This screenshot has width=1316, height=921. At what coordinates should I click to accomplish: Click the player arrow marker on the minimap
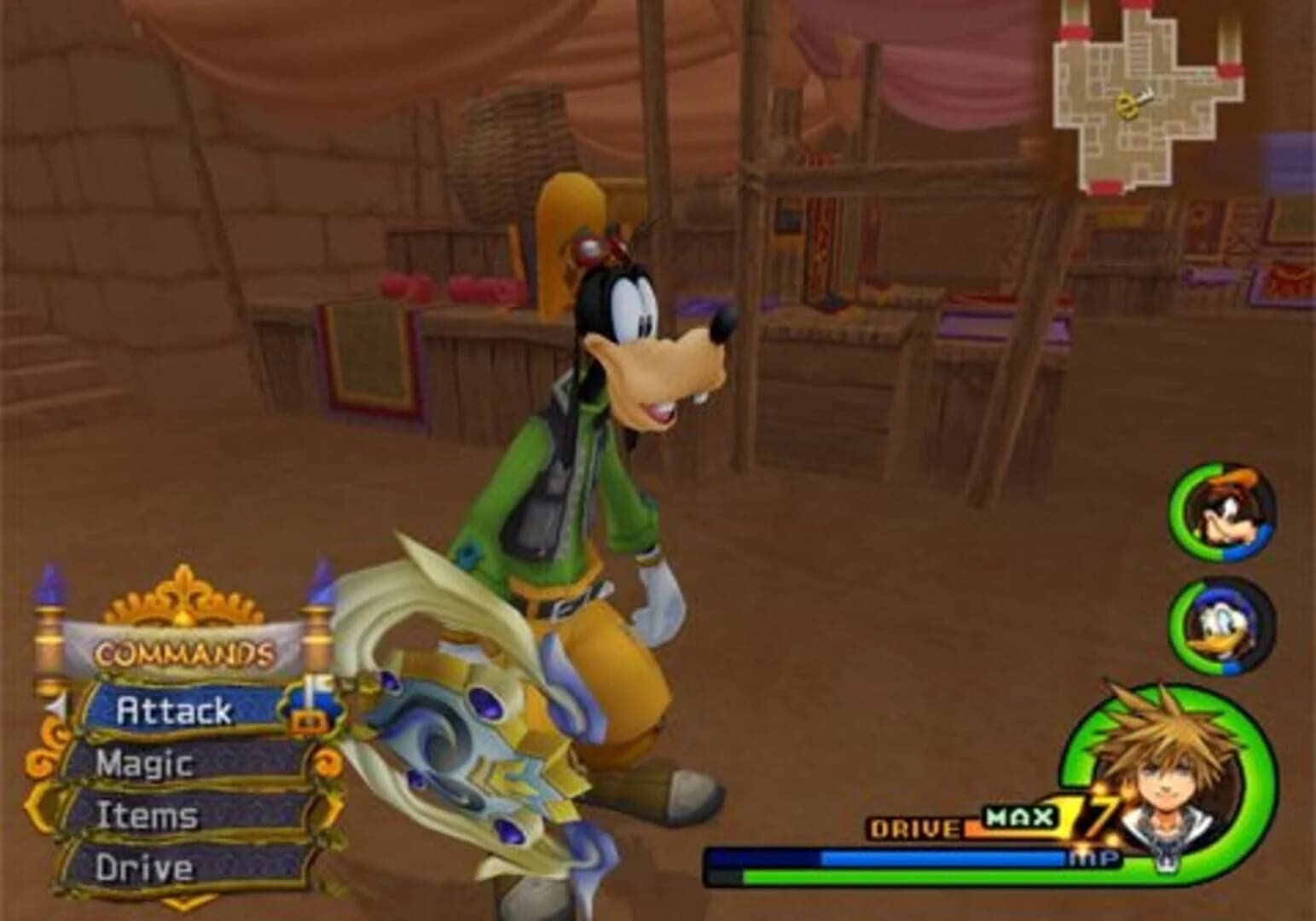1127,104
